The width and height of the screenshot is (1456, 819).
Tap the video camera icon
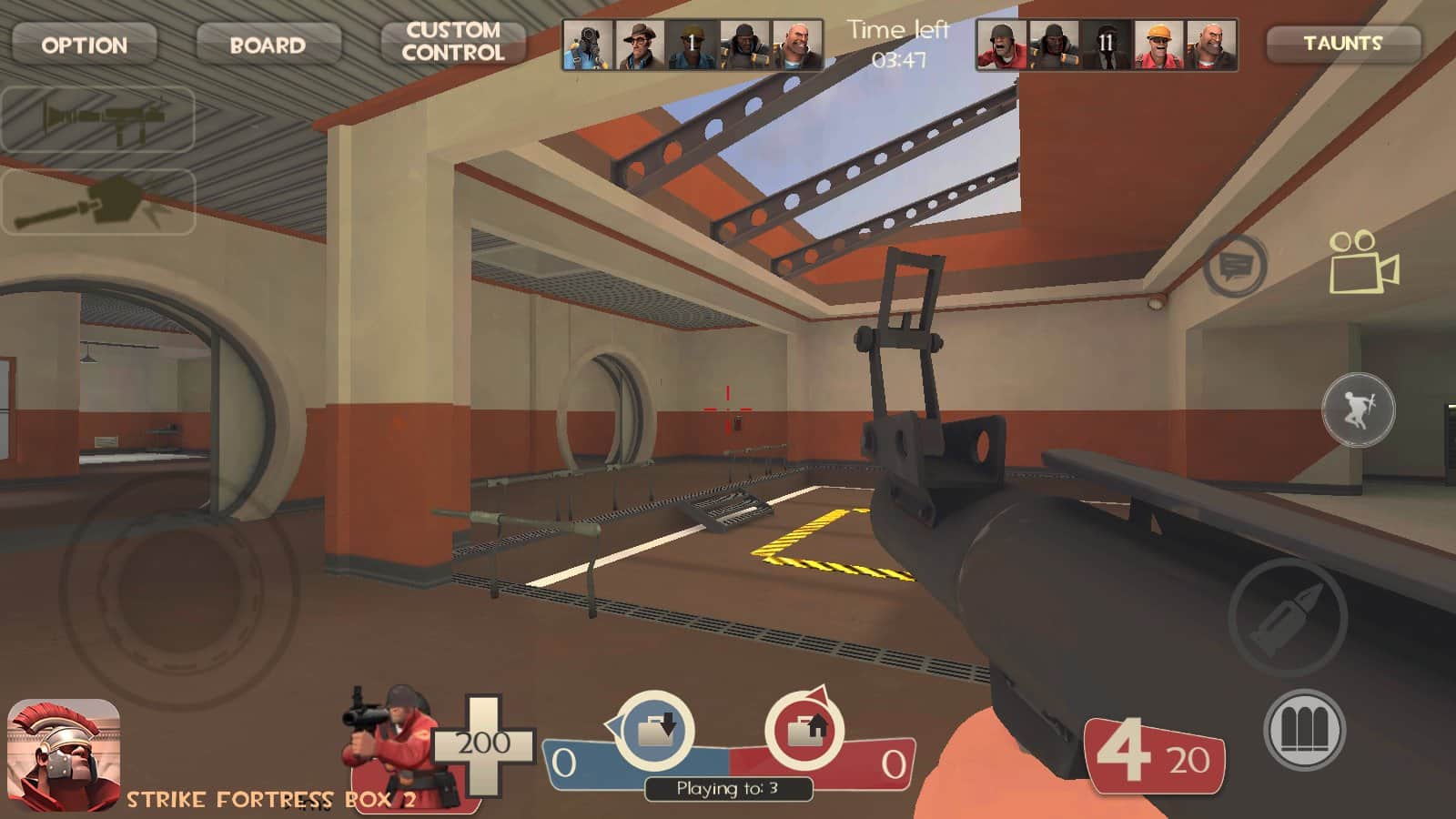tap(1363, 262)
